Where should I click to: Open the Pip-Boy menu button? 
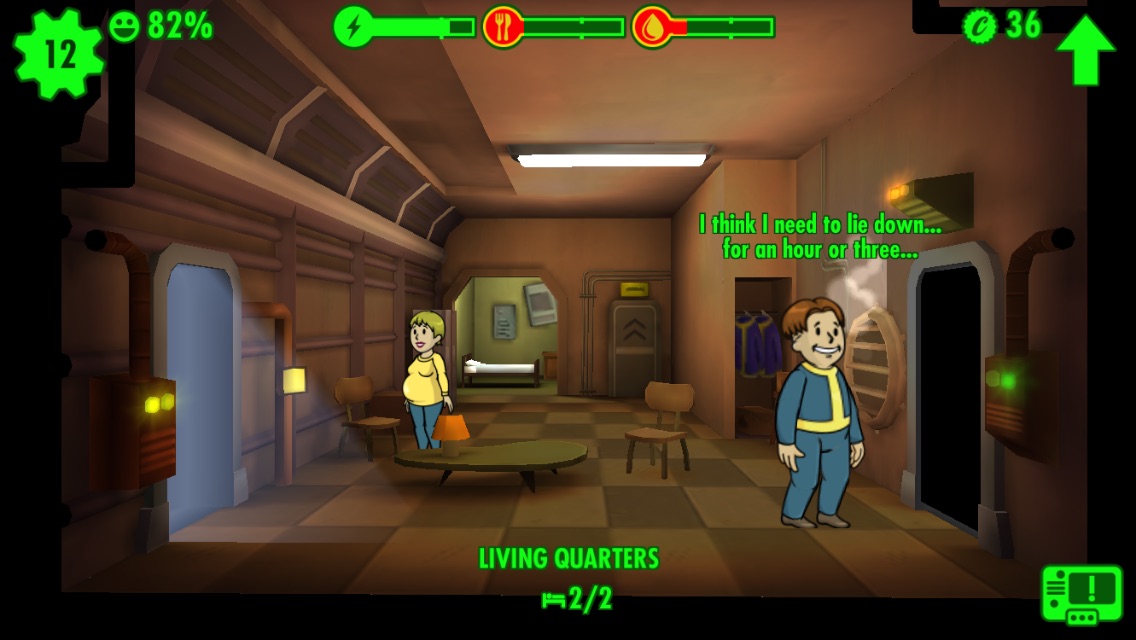[1081, 593]
